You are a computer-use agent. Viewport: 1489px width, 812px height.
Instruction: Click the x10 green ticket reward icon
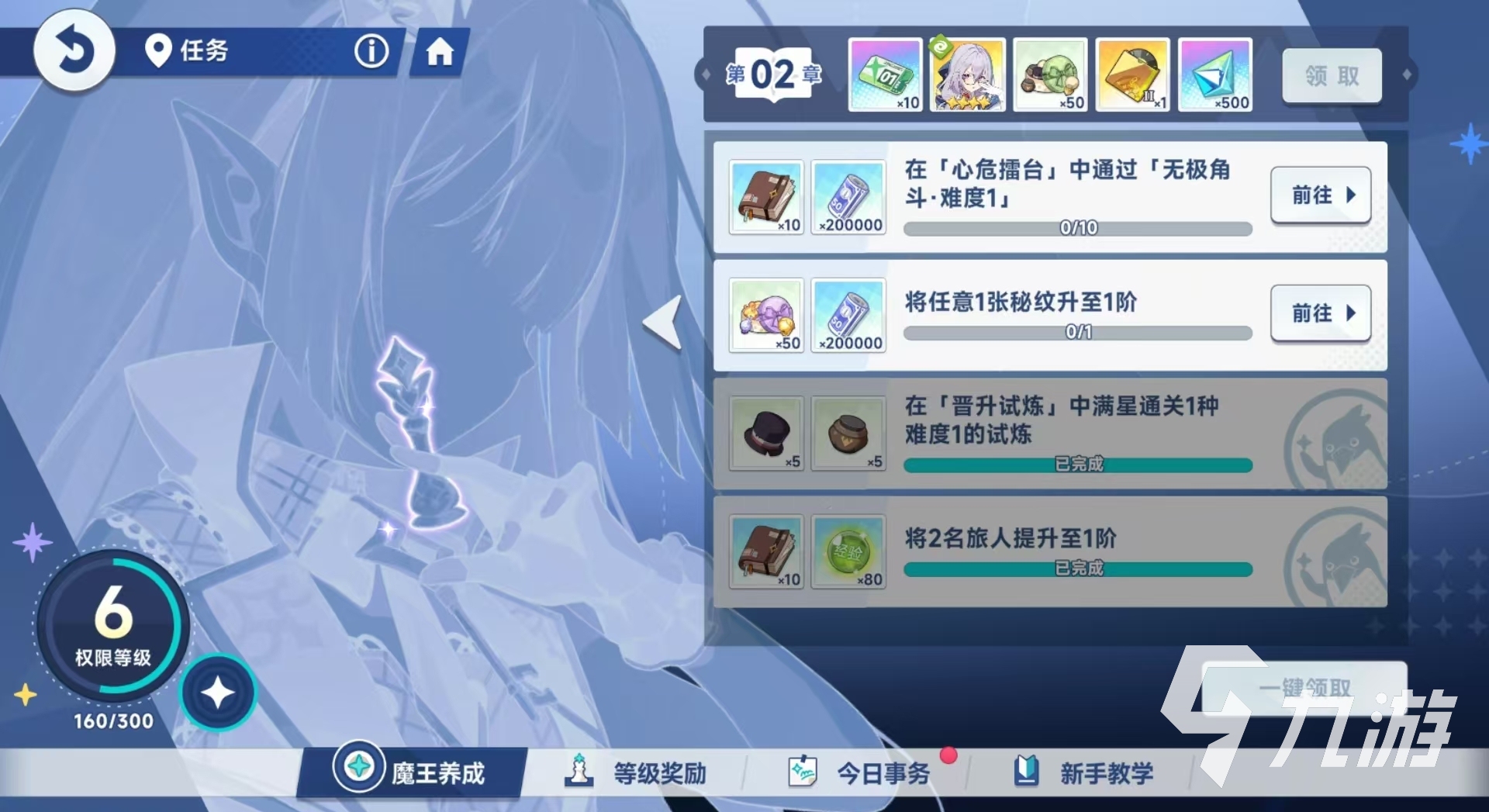click(x=885, y=74)
